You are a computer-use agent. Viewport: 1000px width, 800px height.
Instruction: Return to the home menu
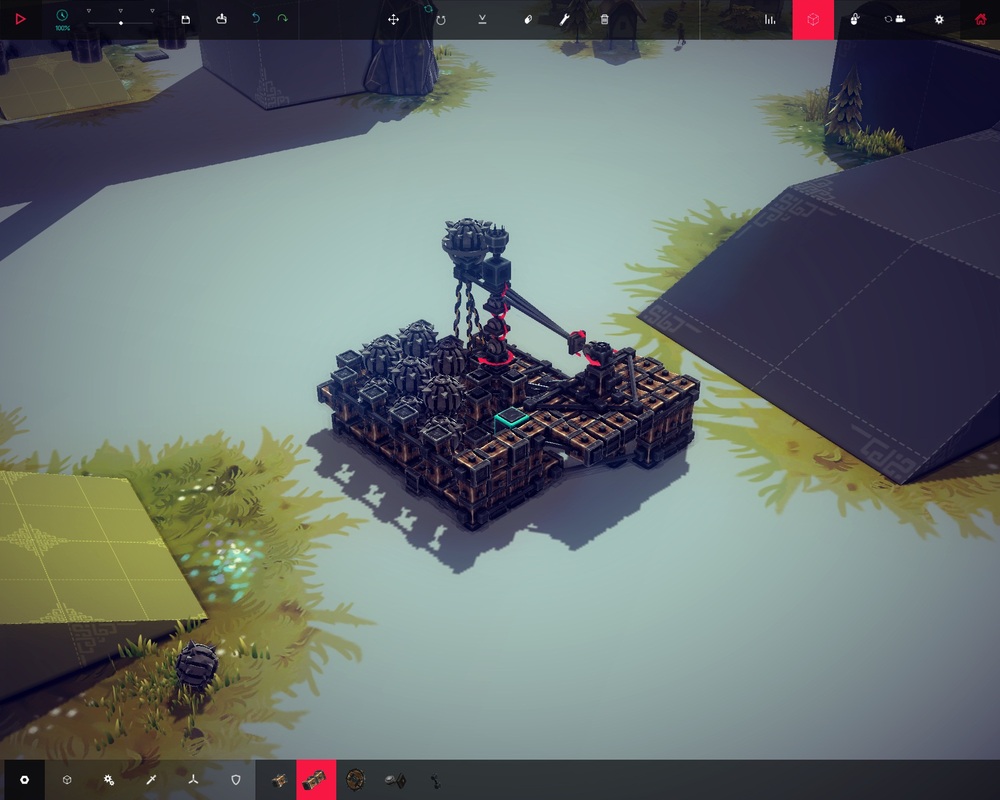pos(980,19)
